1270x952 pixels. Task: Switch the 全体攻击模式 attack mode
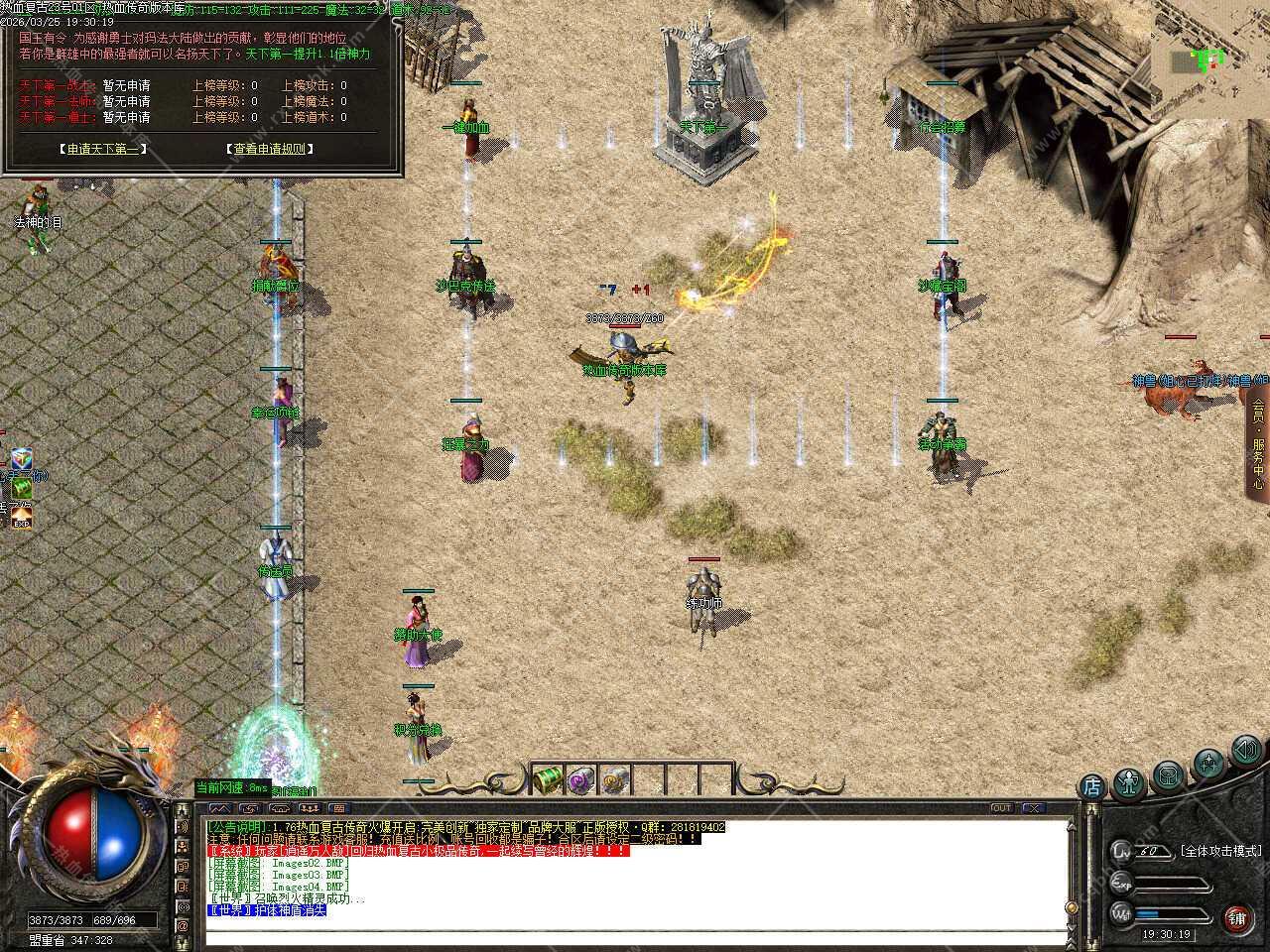tap(1220, 851)
